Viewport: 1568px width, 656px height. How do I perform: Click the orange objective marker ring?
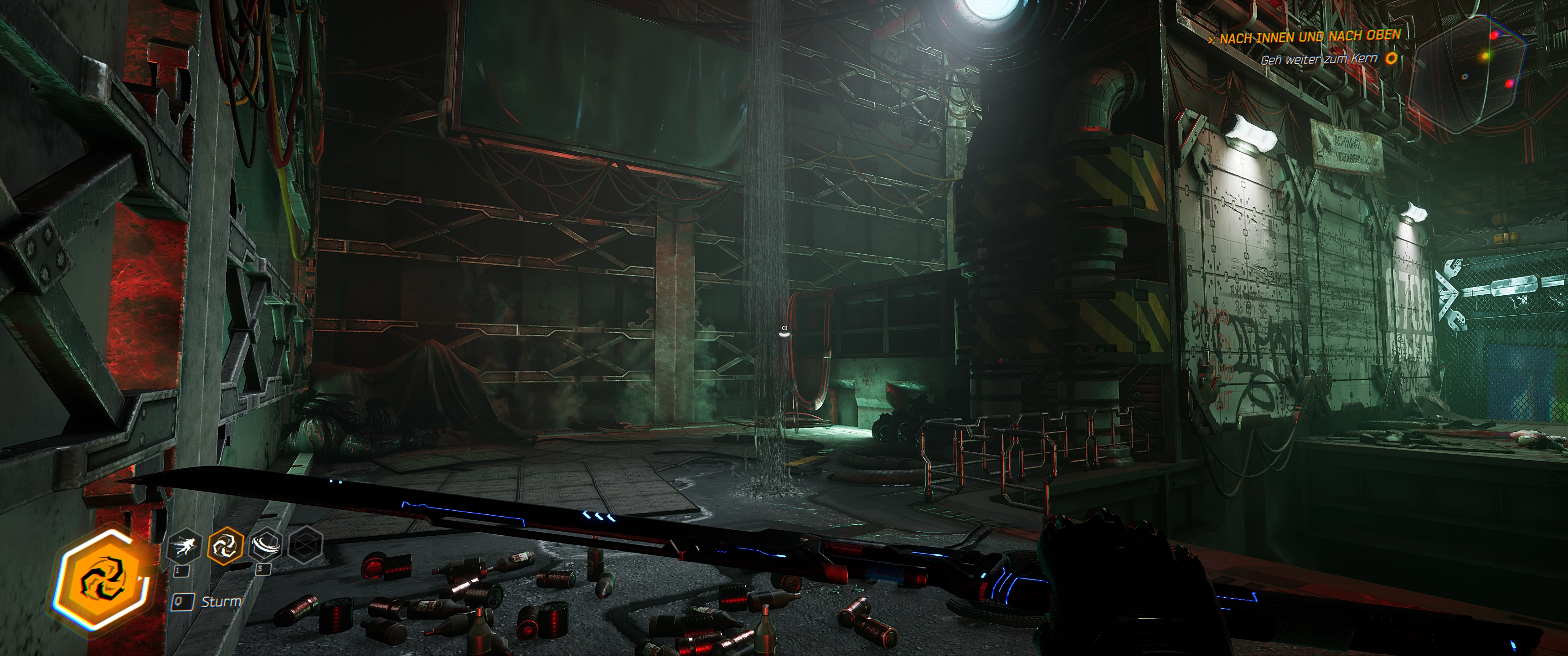point(1391,58)
